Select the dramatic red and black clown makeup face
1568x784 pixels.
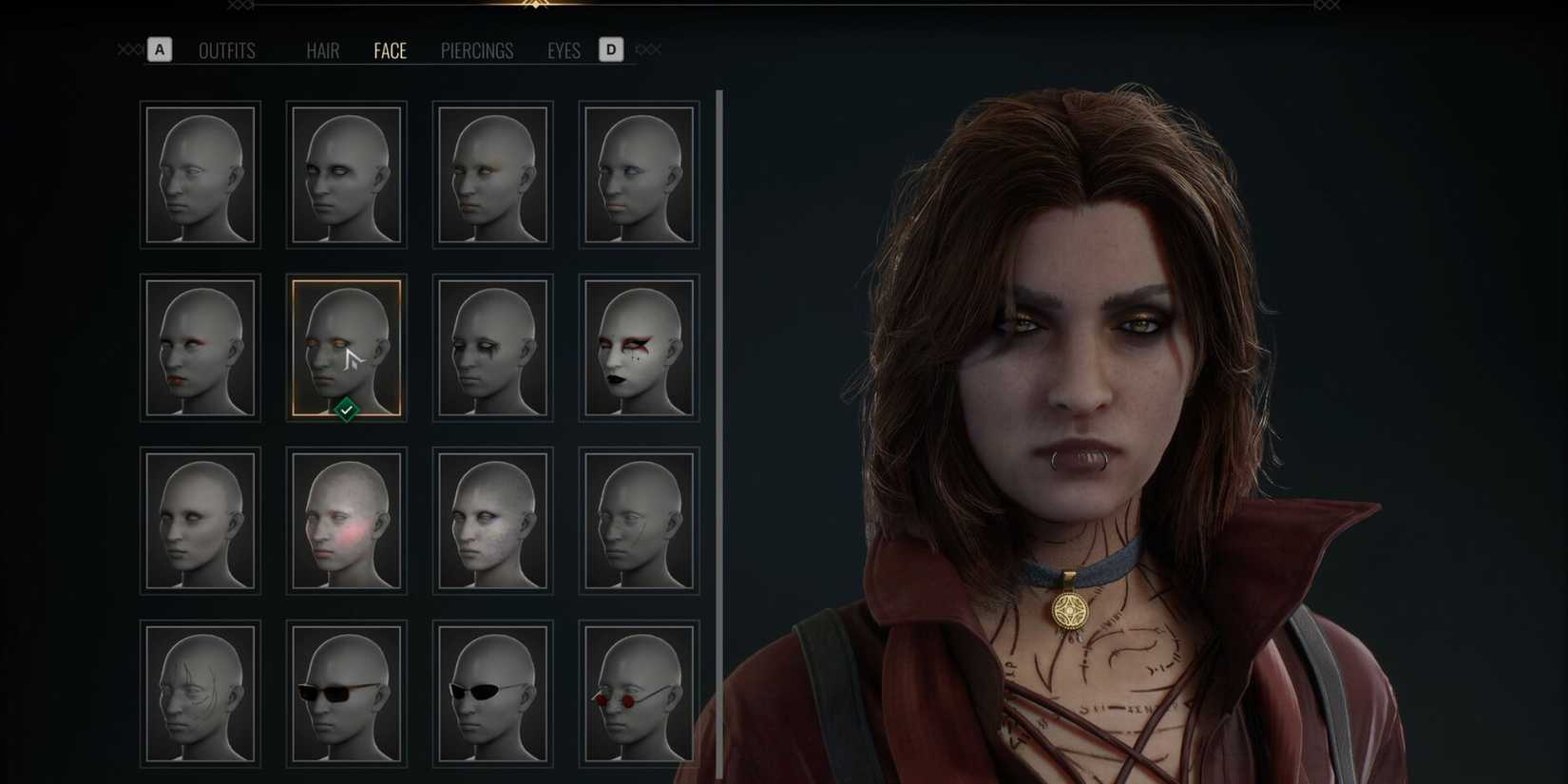point(639,347)
